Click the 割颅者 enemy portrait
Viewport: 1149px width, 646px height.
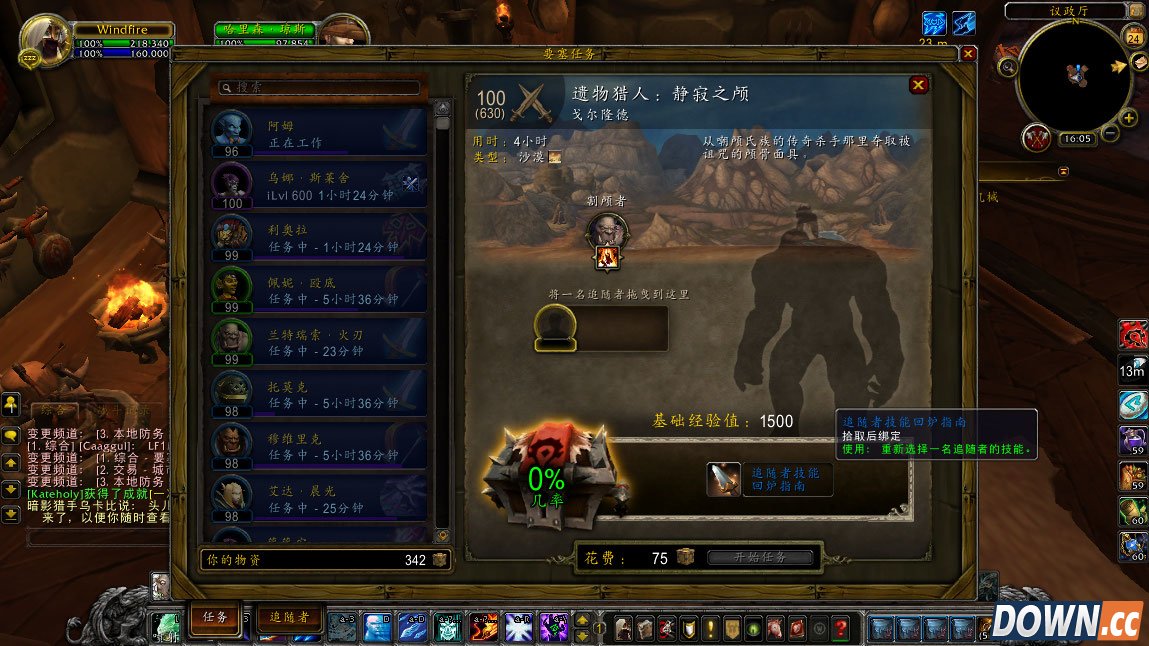point(606,232)
